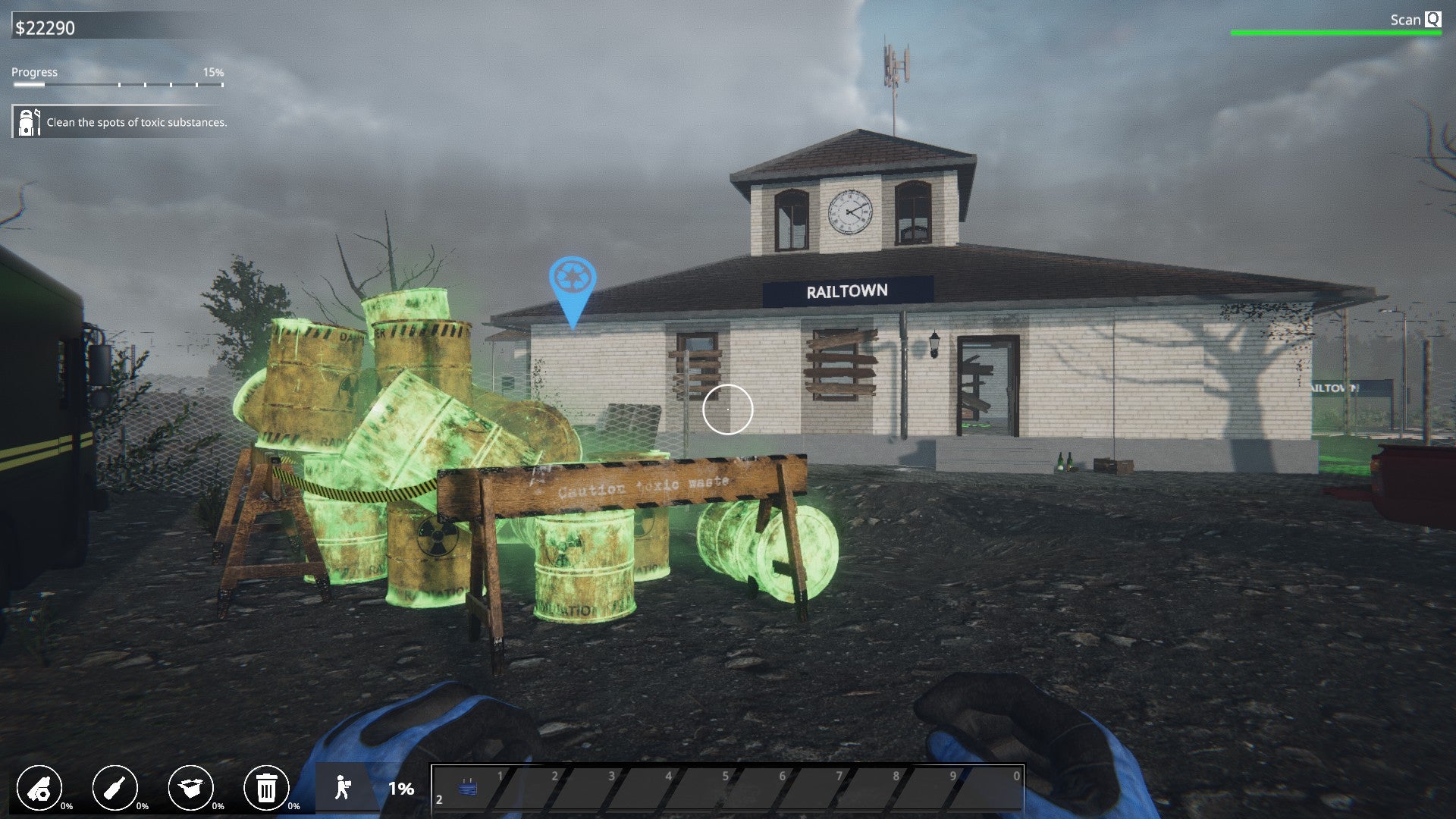Select the metal scraps collection counter icon

pyautogui.click(x=42, y=789)
